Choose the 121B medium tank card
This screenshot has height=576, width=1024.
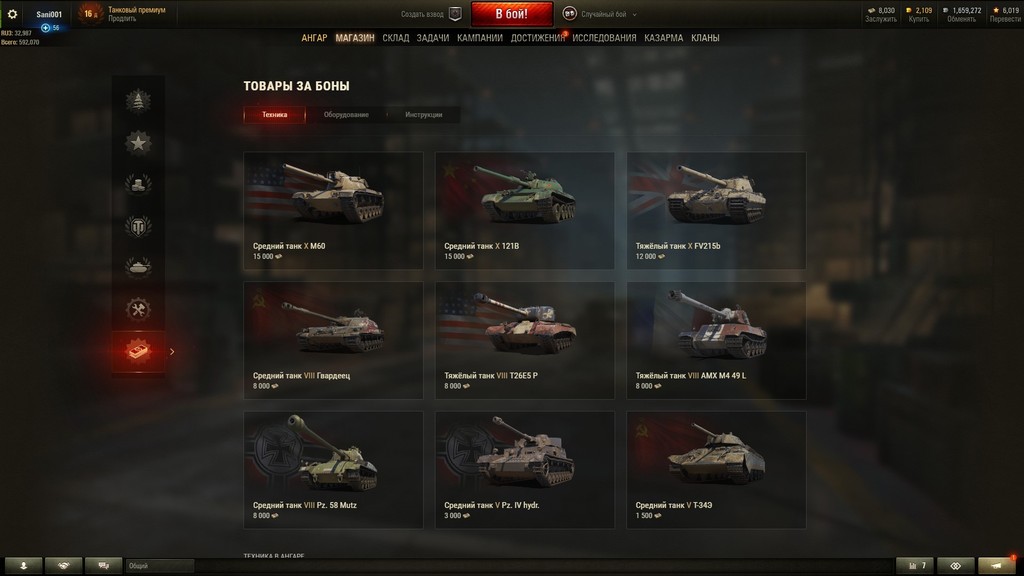[524, 210]
